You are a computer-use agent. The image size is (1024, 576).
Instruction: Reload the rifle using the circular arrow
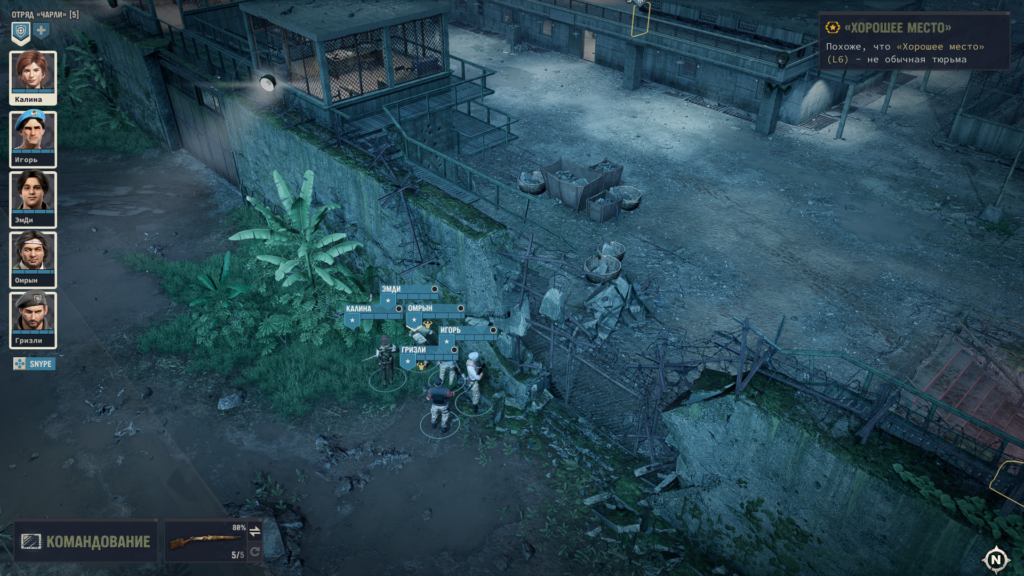pos(254,552)
